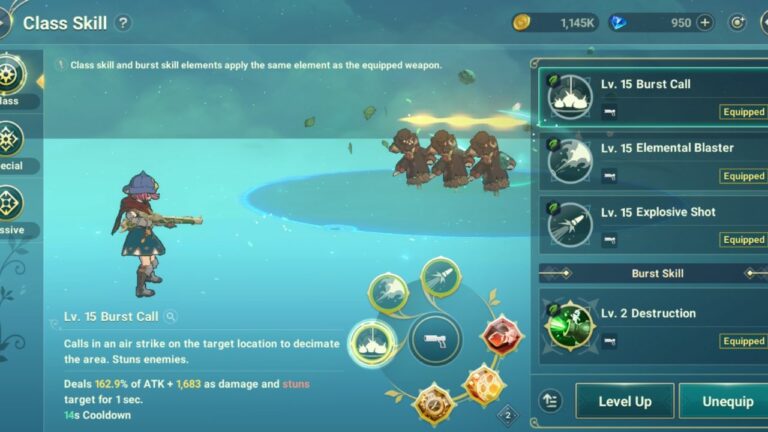Level Up the selected skill
768x432 pixels.
pos(624,401)
